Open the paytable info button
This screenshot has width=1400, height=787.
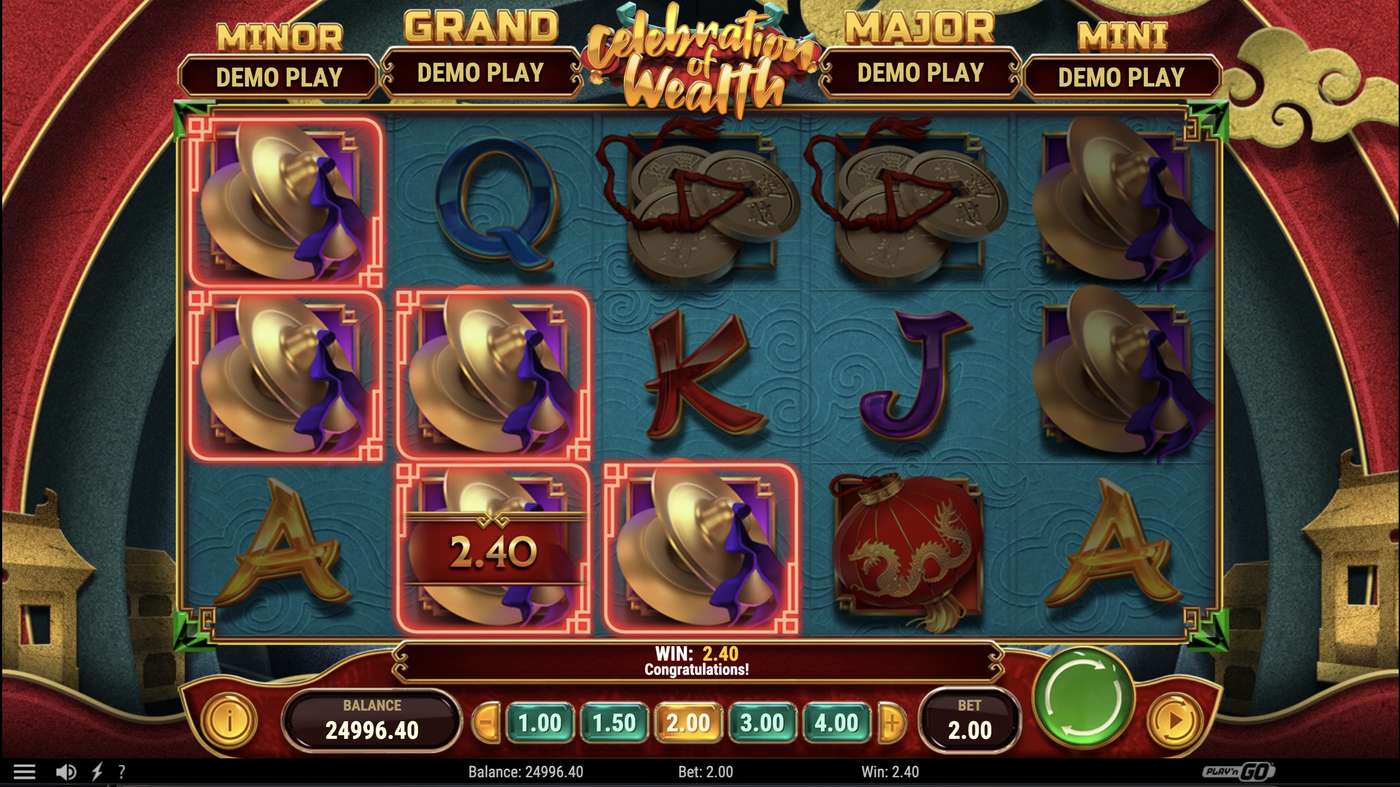pos(229,719)
